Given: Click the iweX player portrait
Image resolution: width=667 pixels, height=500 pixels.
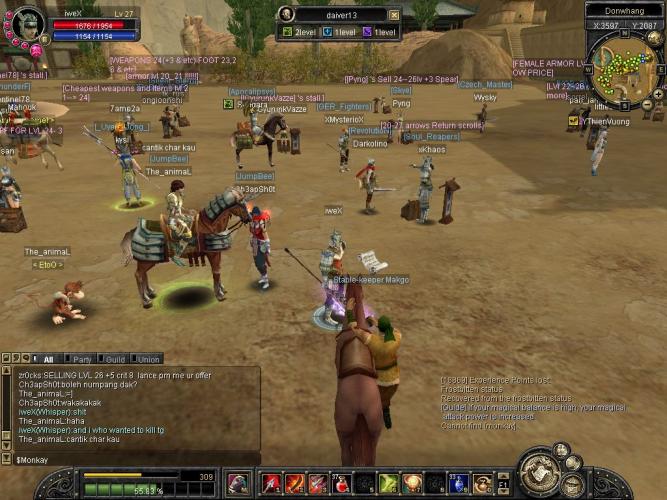Looking at the screenshot, I should 24,22.
